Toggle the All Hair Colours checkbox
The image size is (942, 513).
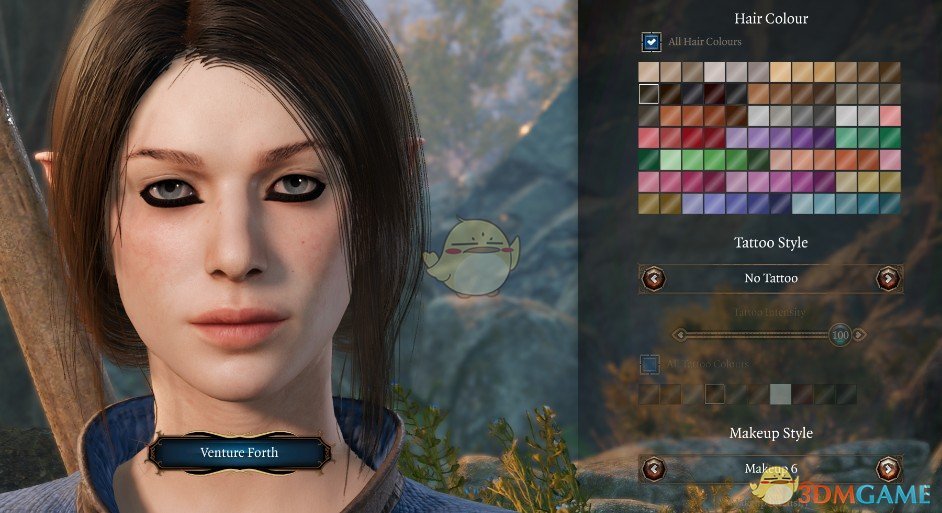[x=651, y=42]
